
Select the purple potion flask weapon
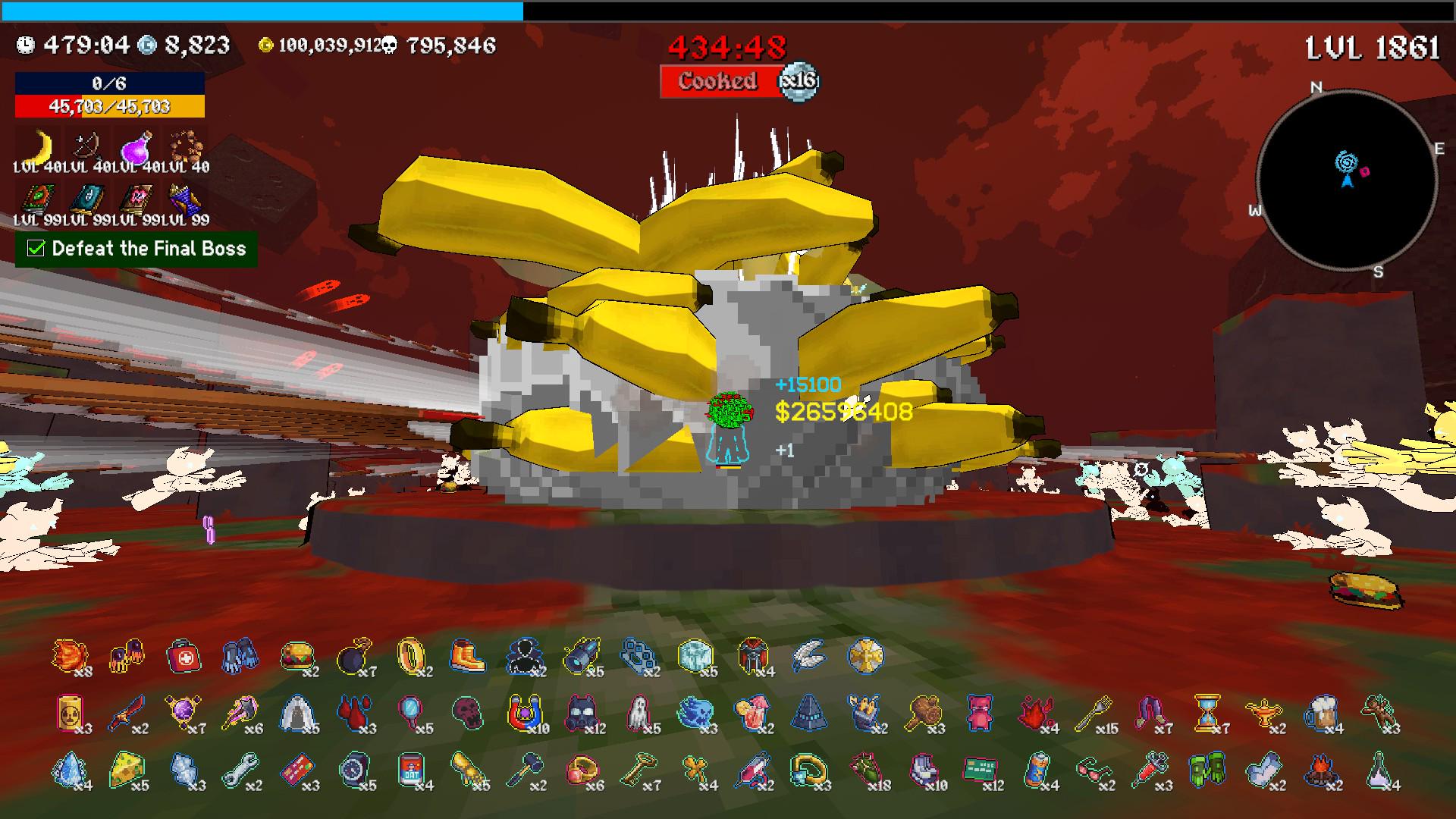tap(136, 145)
